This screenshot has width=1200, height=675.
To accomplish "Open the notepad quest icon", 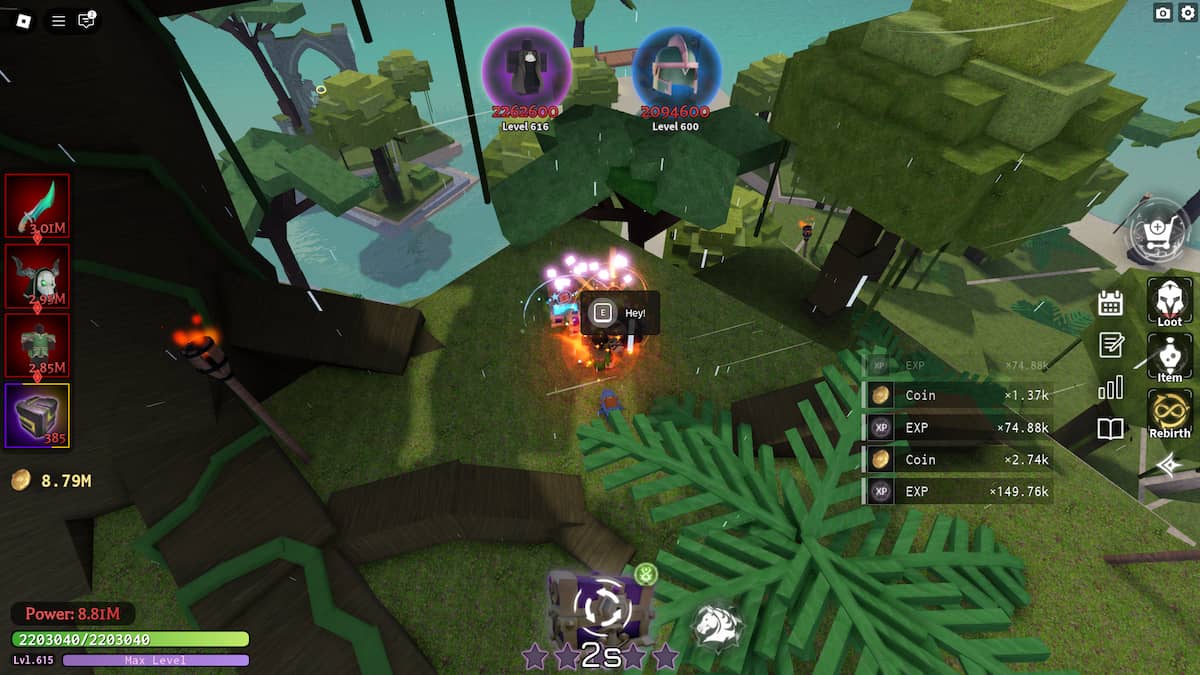I will pyautogui.click(x=1110, y=345).
